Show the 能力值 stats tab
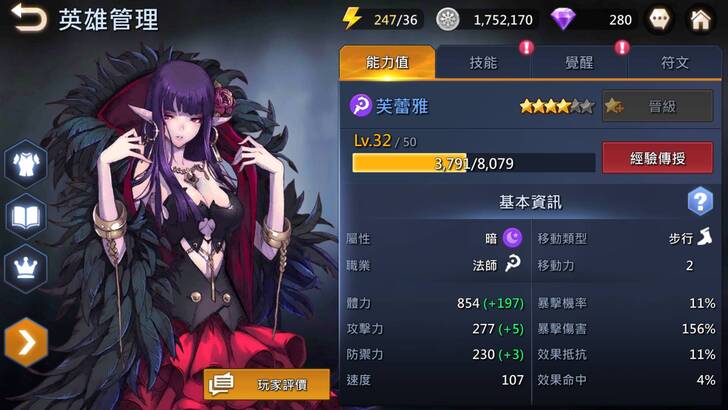This screenshot has width=728, height=410. (x=387, y=62)
